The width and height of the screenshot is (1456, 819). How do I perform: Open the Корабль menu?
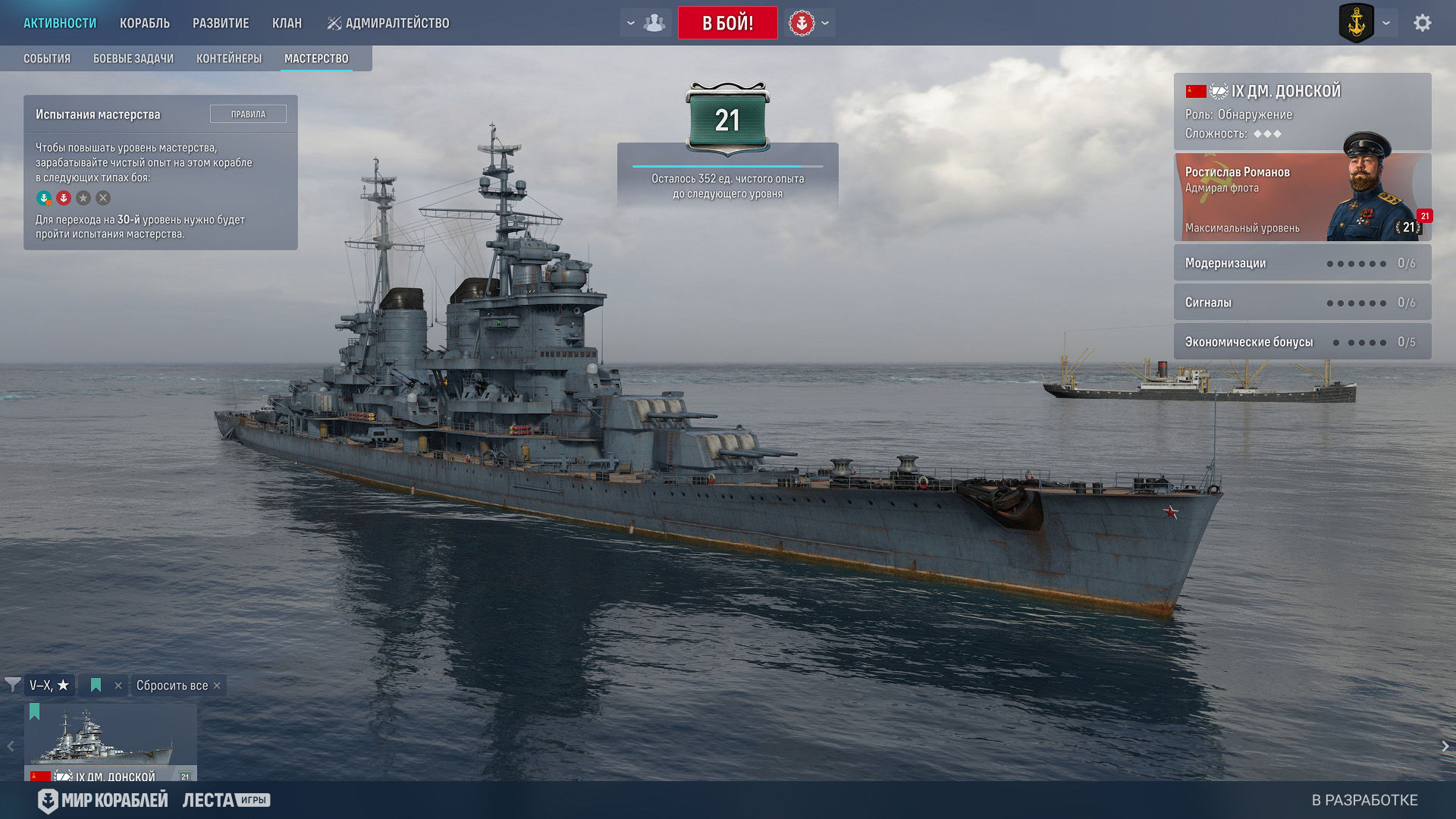pos(145,24)
